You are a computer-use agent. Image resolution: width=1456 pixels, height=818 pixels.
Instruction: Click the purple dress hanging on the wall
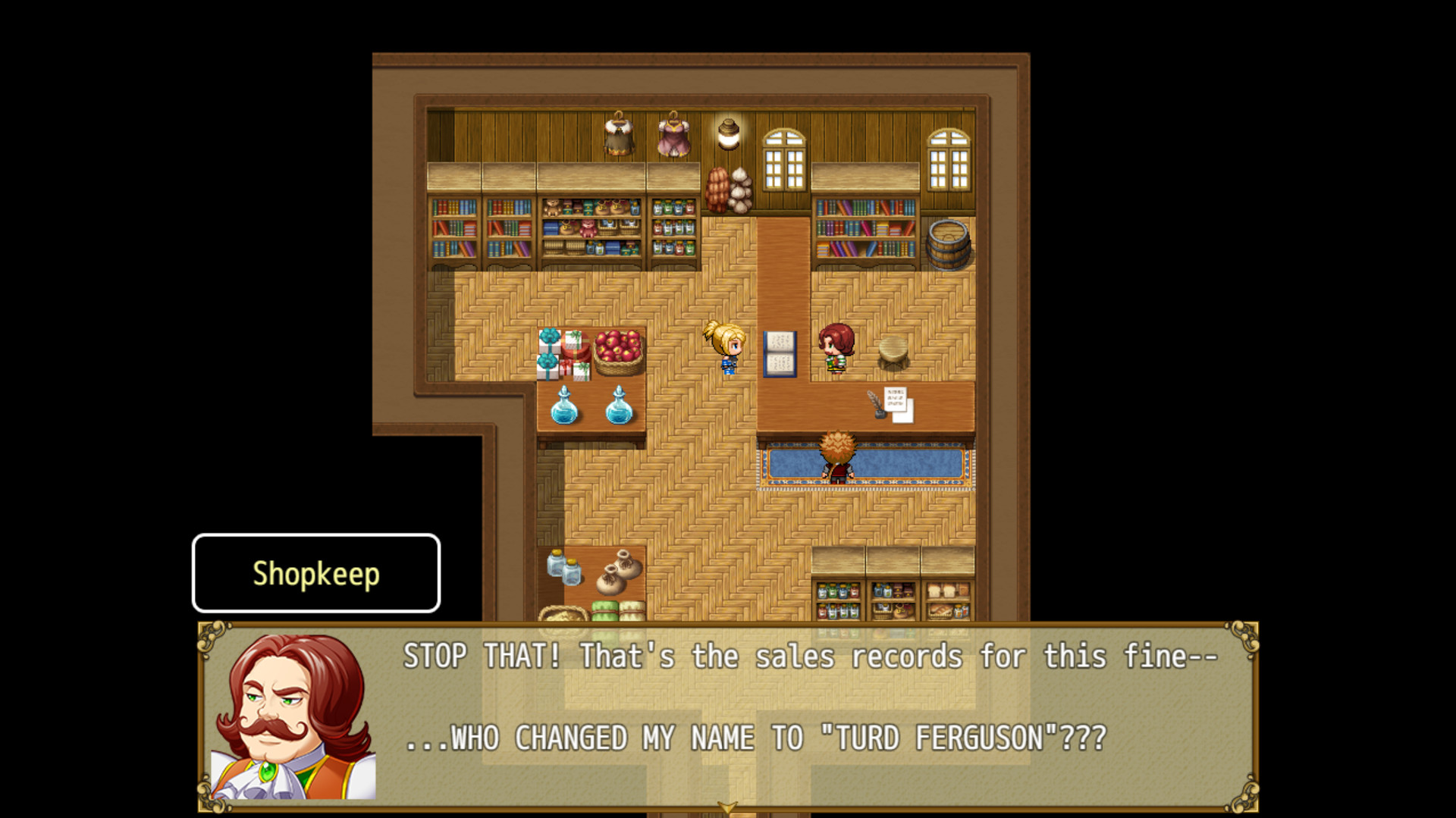pos(675,139)
